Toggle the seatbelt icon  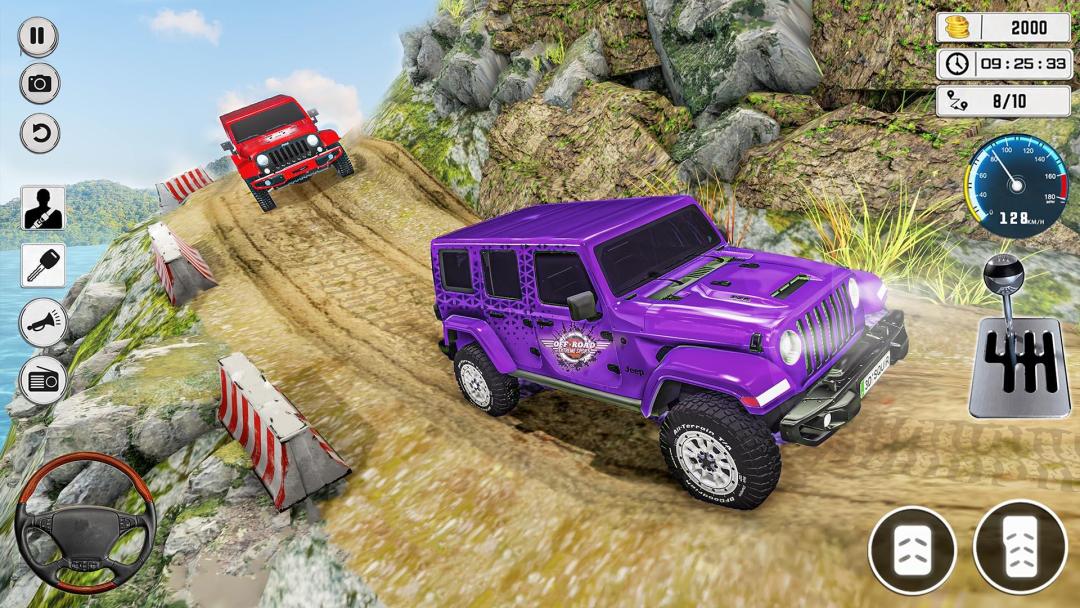pos(43,208)
